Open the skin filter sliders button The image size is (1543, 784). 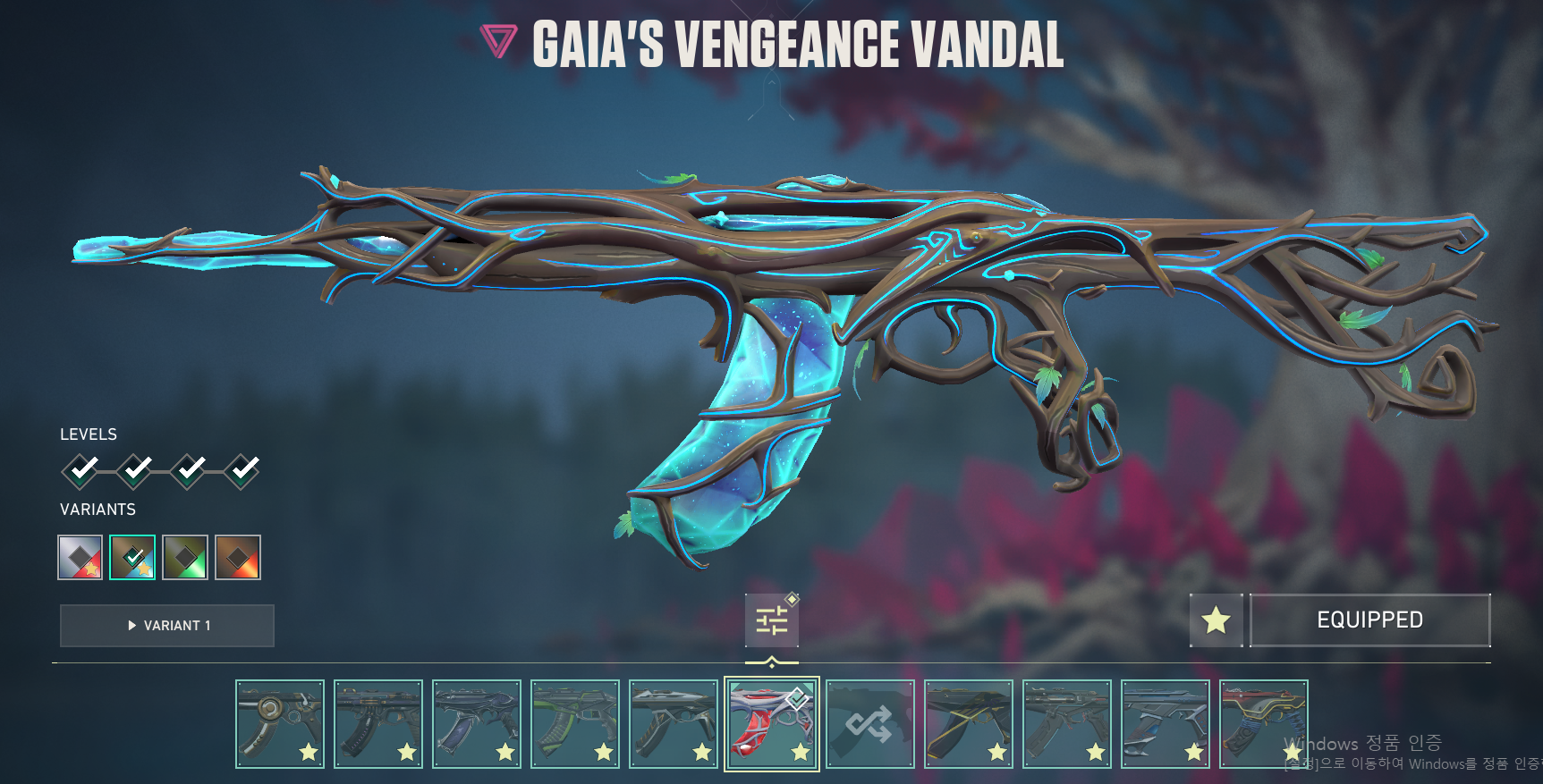pyautogui.click(x=771, y=620)
